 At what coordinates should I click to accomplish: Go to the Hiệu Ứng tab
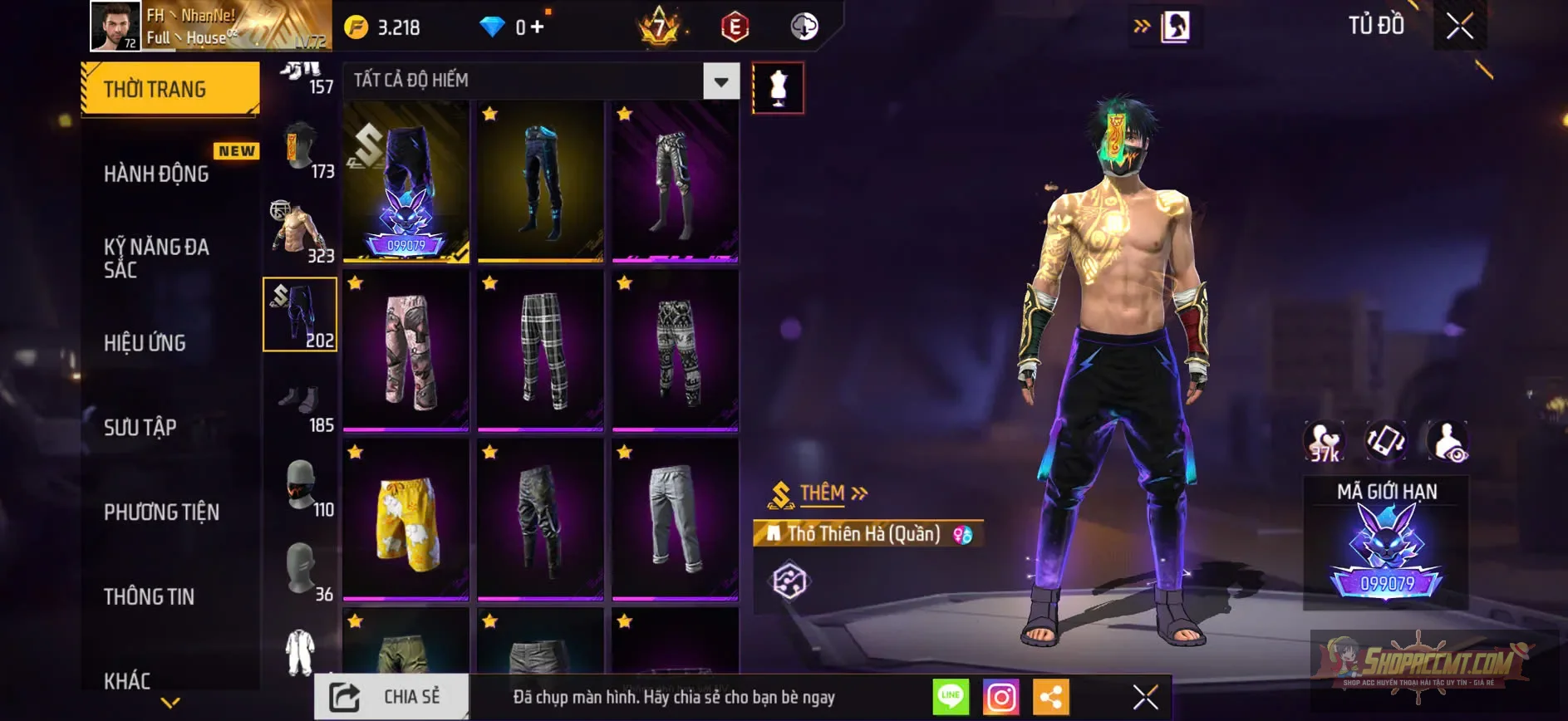pos(145,342)
